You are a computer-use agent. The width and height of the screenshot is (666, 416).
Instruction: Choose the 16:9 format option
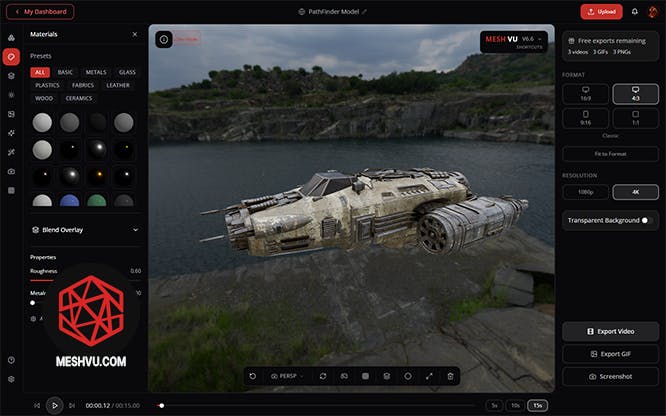(586, 93)
